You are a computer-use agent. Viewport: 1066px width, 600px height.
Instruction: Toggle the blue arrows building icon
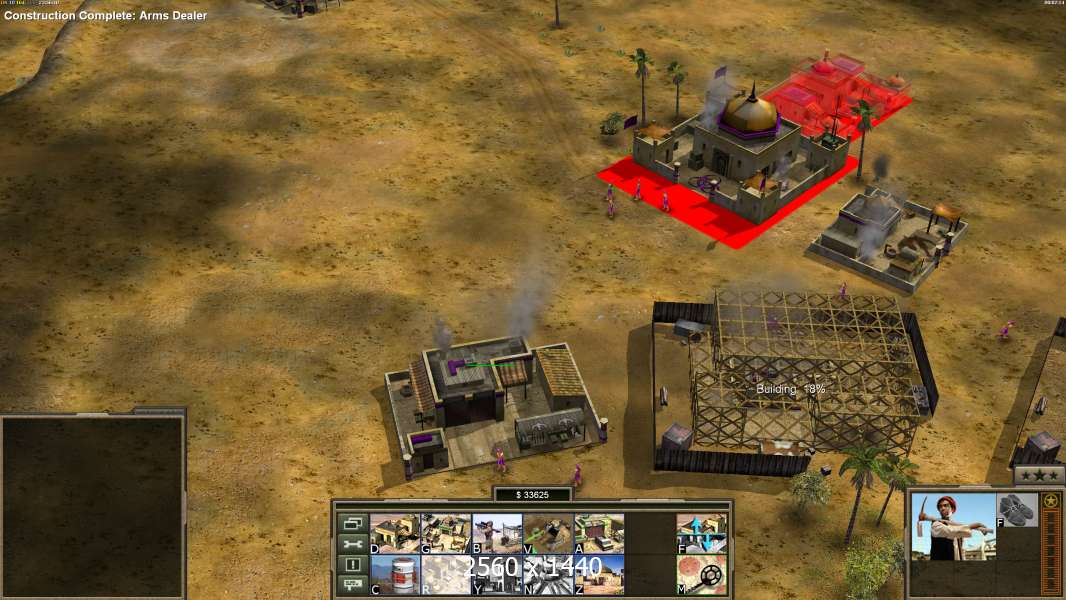(x=701, y=533)
